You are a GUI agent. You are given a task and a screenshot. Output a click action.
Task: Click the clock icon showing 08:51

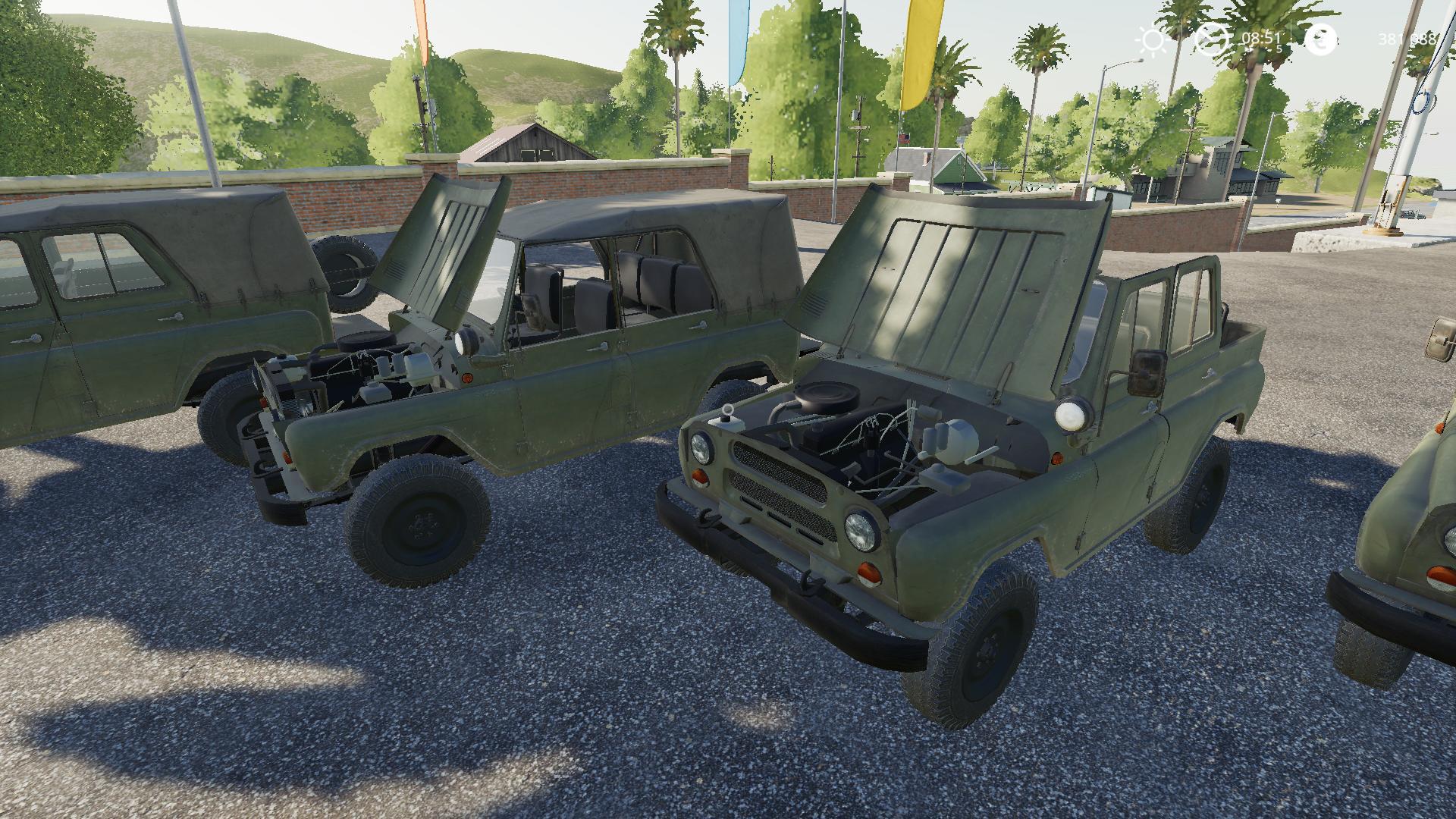tap(1212, 39)
